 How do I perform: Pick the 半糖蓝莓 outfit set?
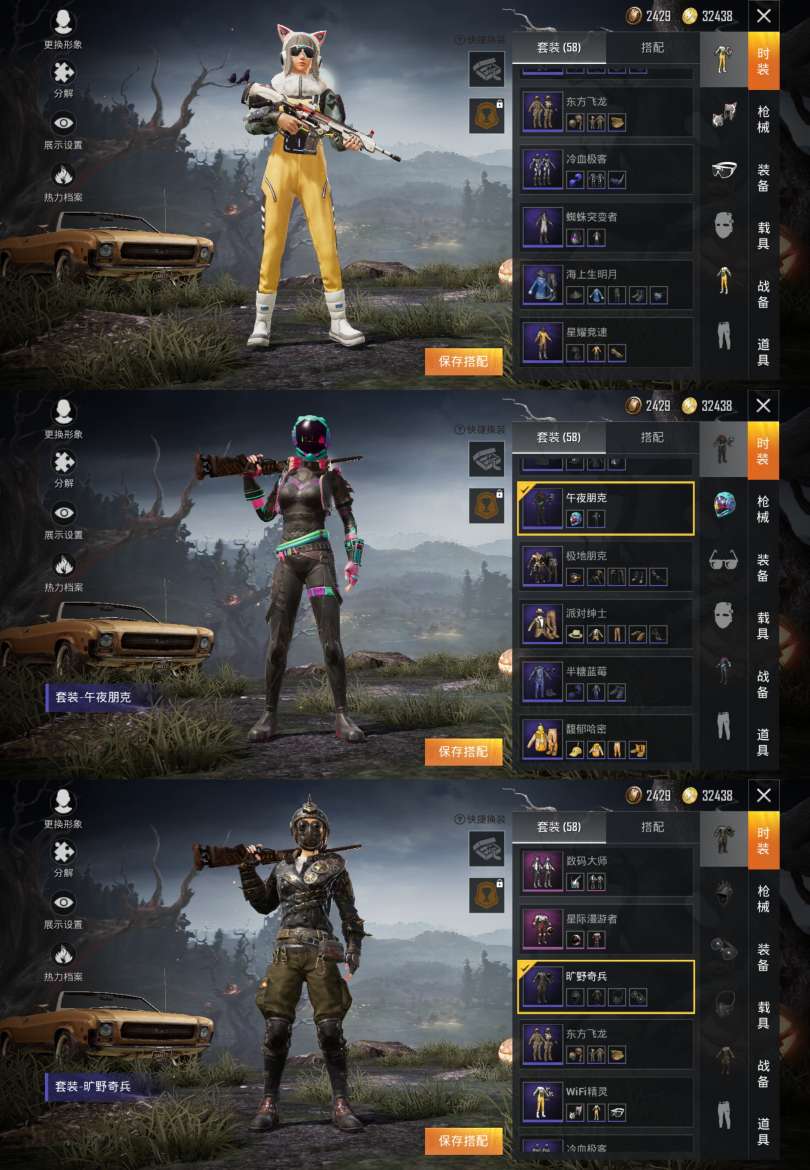[x=606, y=680]
